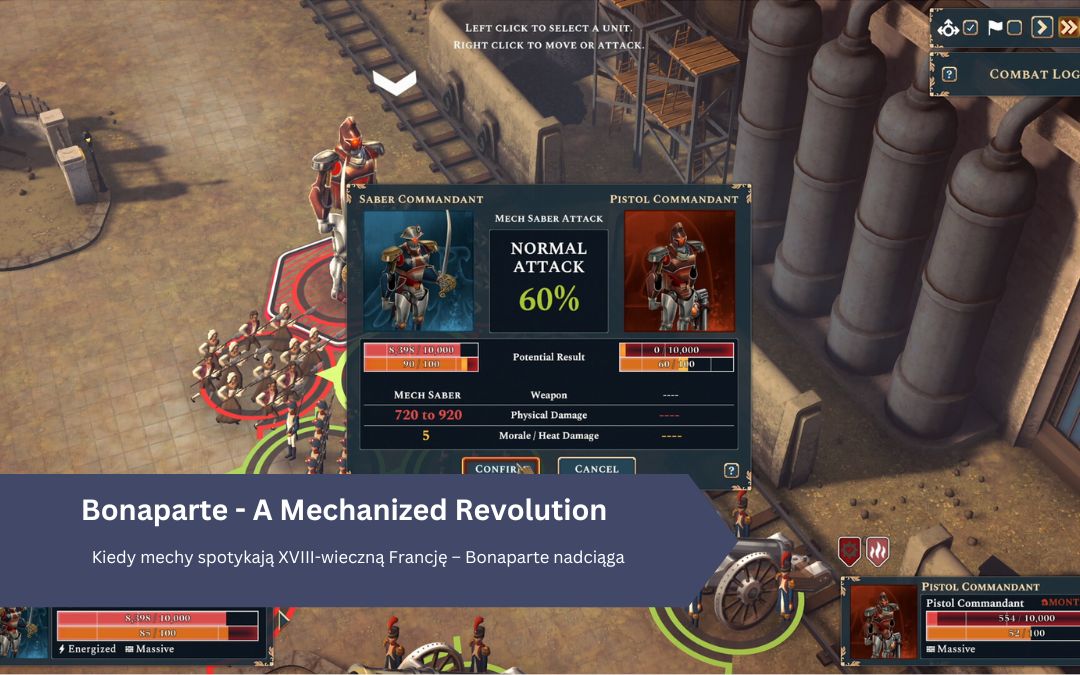Click the white down chevron indicator
1080x675 pixels.
395,82
